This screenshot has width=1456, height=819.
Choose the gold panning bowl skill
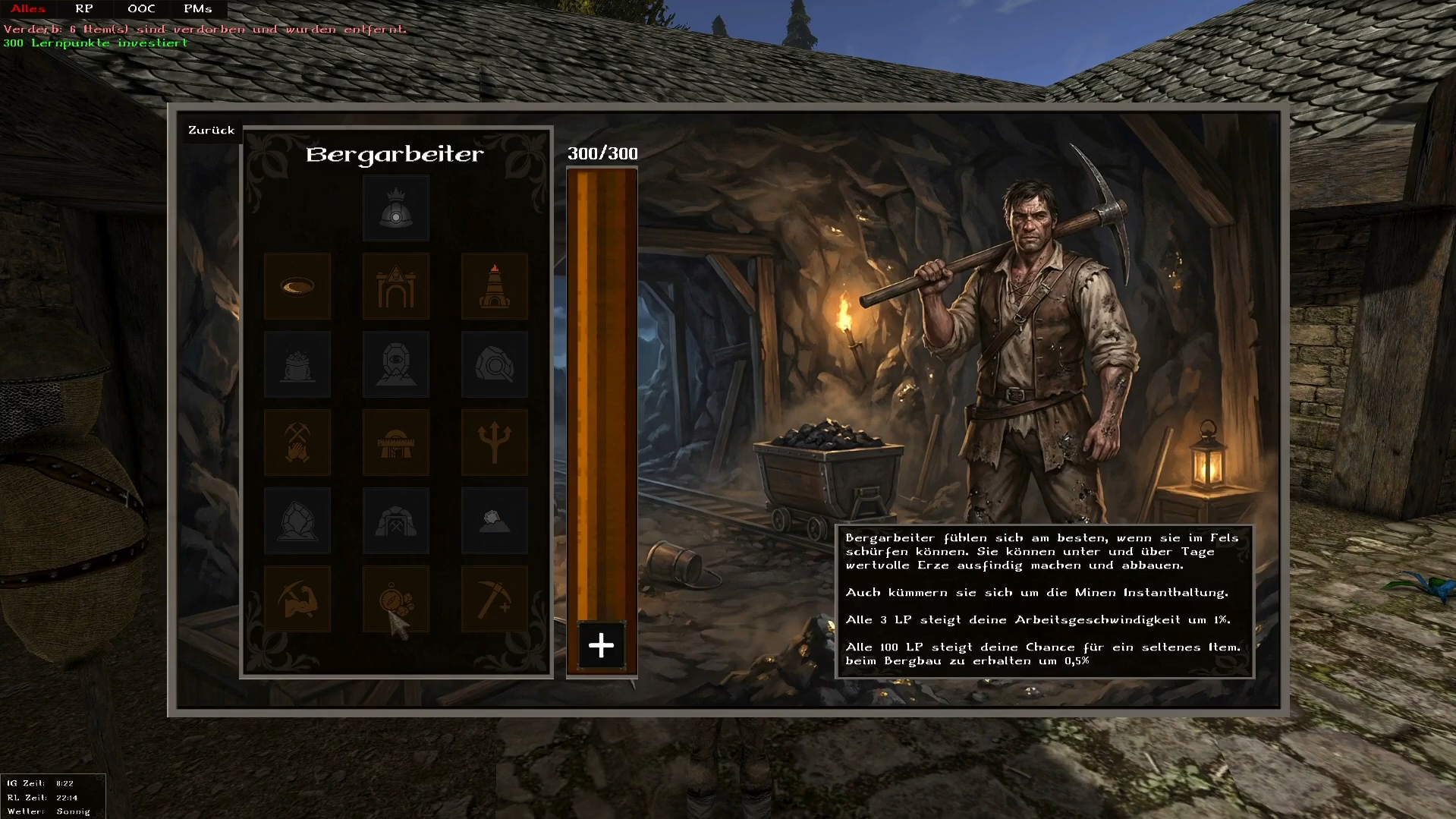click(297, 286)
